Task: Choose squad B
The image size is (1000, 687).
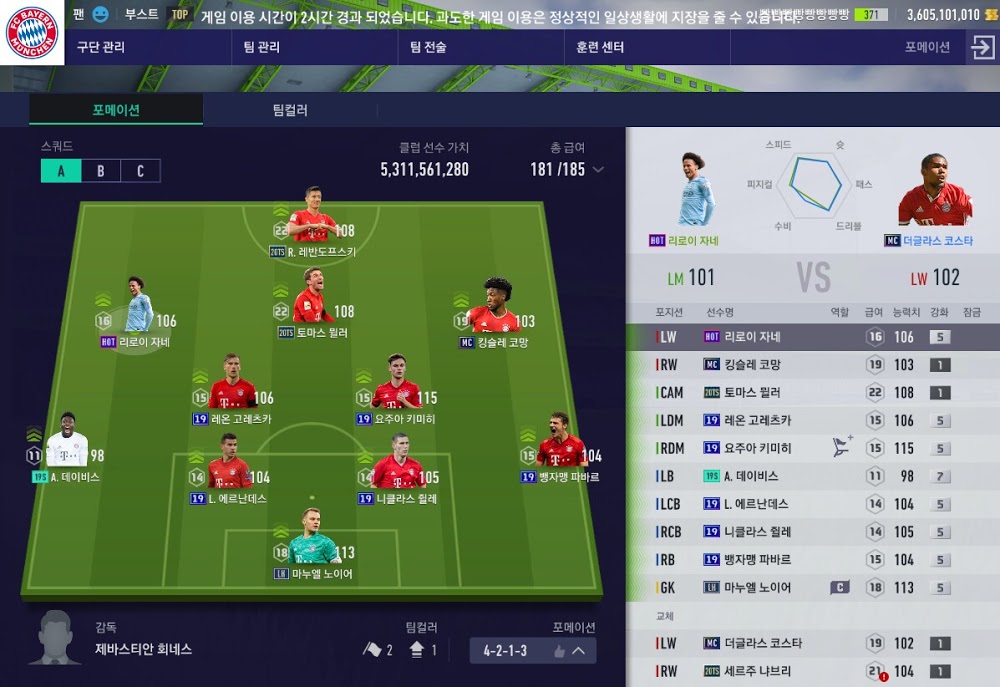Action: 100,171
